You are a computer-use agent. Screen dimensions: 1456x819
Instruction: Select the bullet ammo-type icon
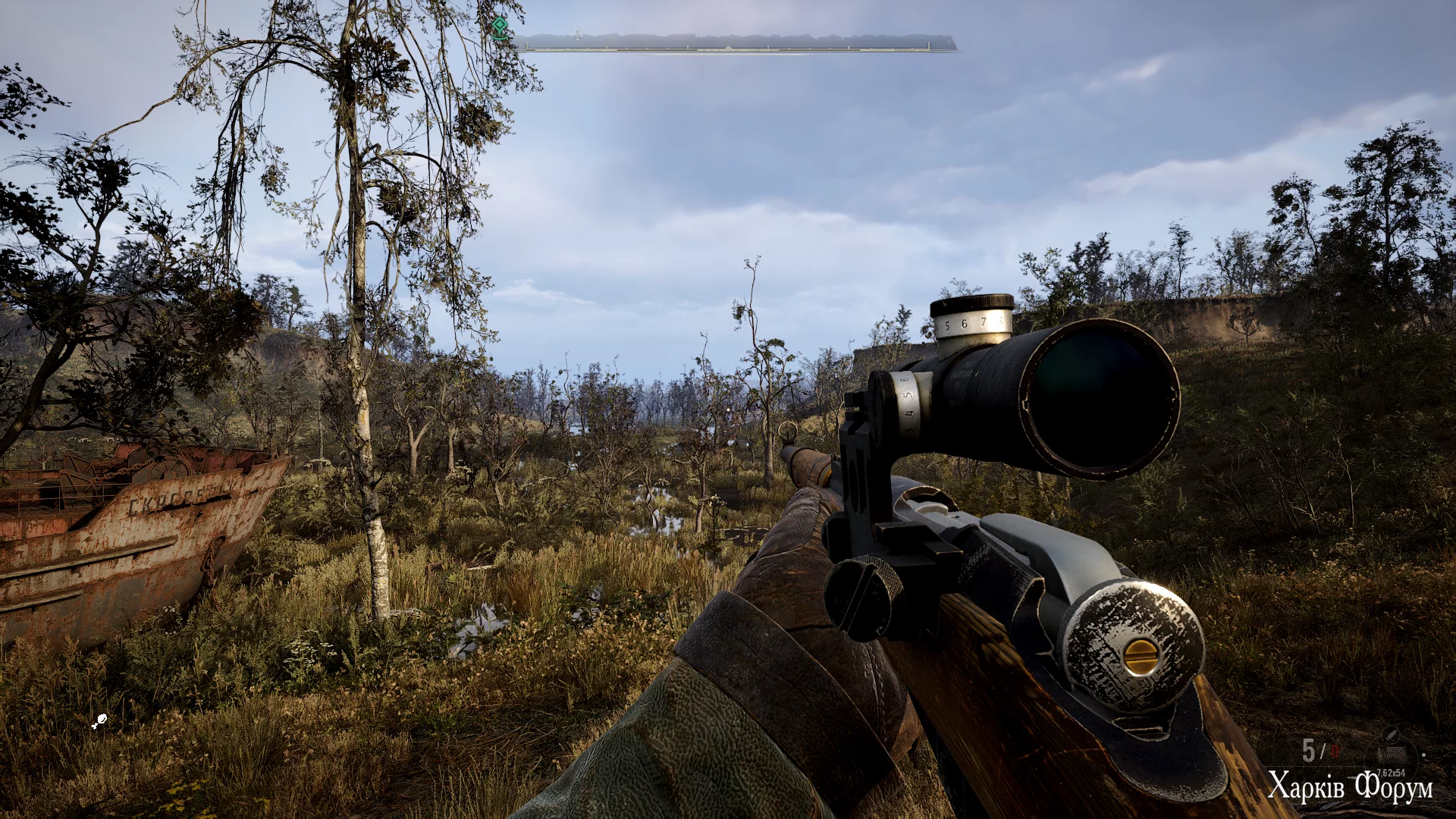pos(1391,734)
